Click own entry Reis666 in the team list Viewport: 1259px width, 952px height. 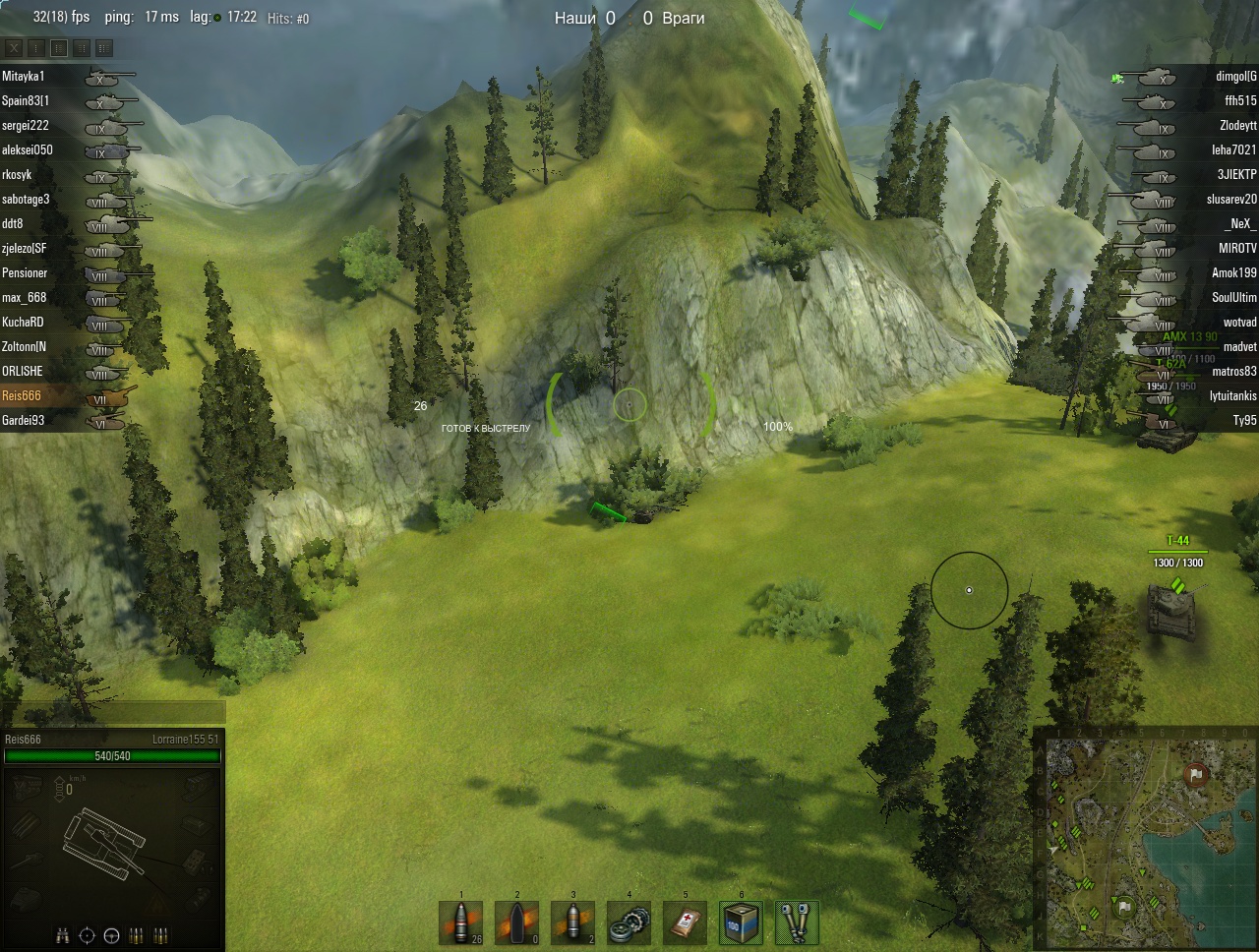coord(22,395)
